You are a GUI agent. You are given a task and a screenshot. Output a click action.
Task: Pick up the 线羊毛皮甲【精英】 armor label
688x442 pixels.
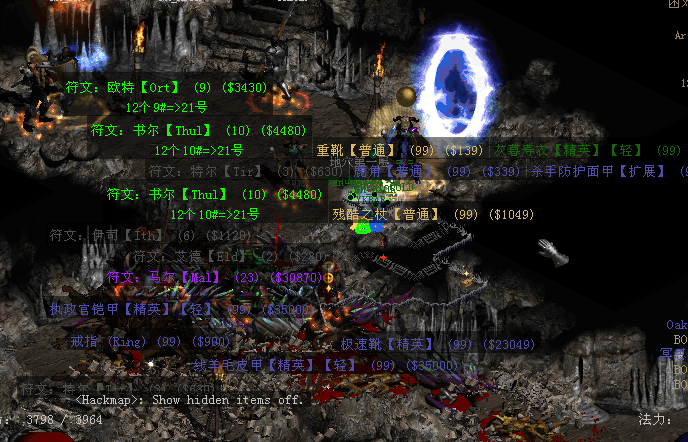(x=311, y=366)
